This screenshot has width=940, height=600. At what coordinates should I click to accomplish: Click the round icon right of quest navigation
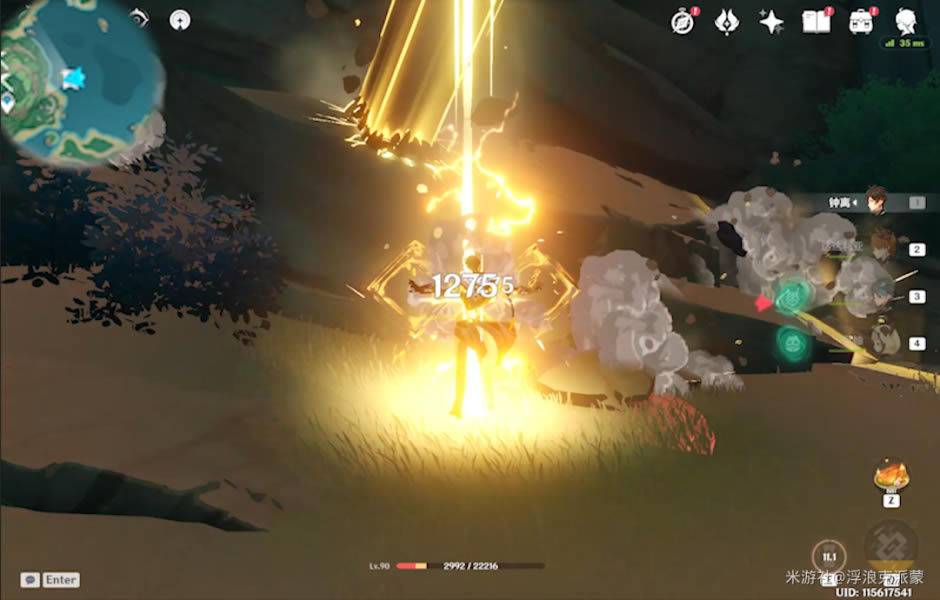pyautogui.click(x=180, y=18)
